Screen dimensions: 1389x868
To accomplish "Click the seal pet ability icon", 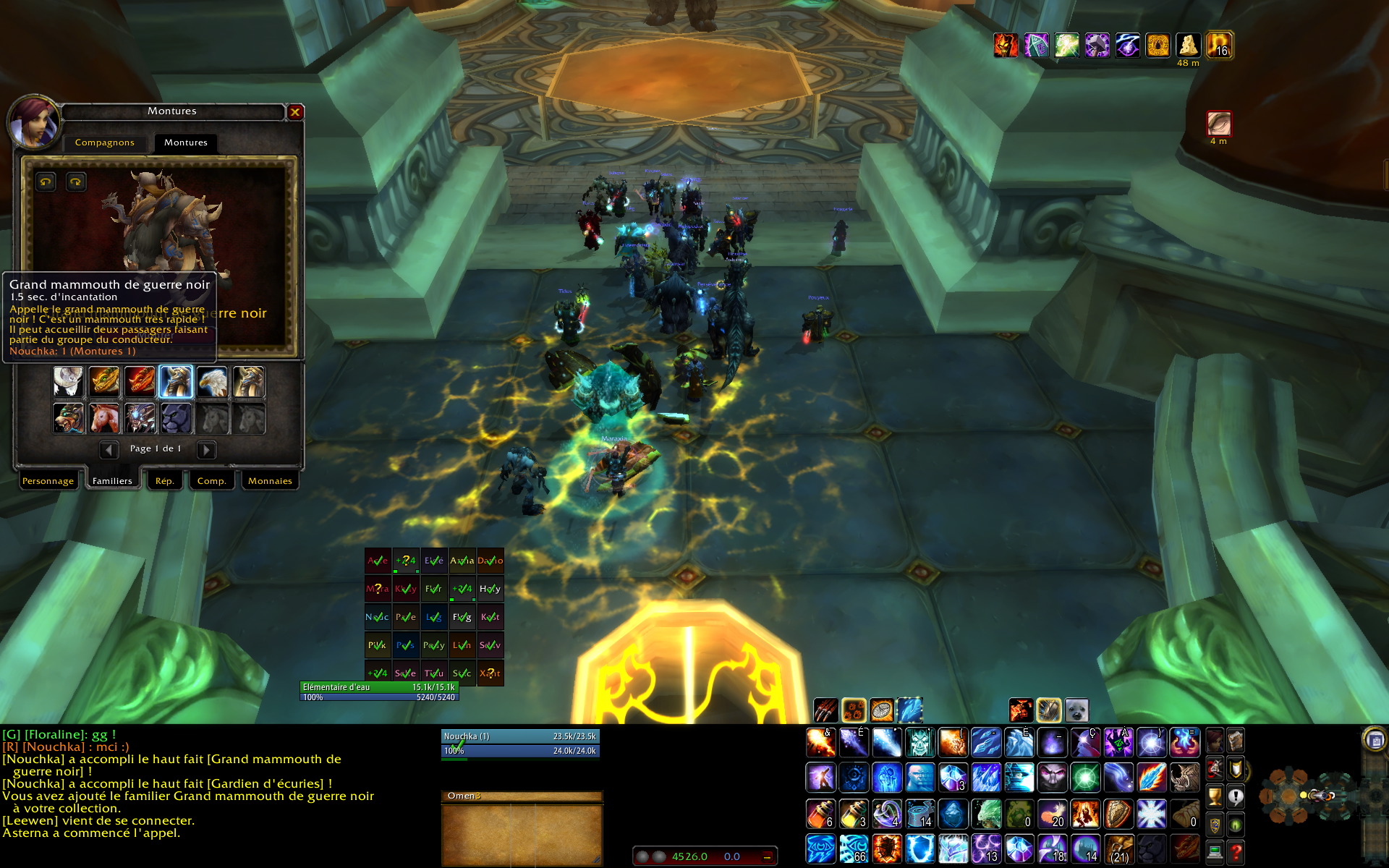I will (1076, 711).
